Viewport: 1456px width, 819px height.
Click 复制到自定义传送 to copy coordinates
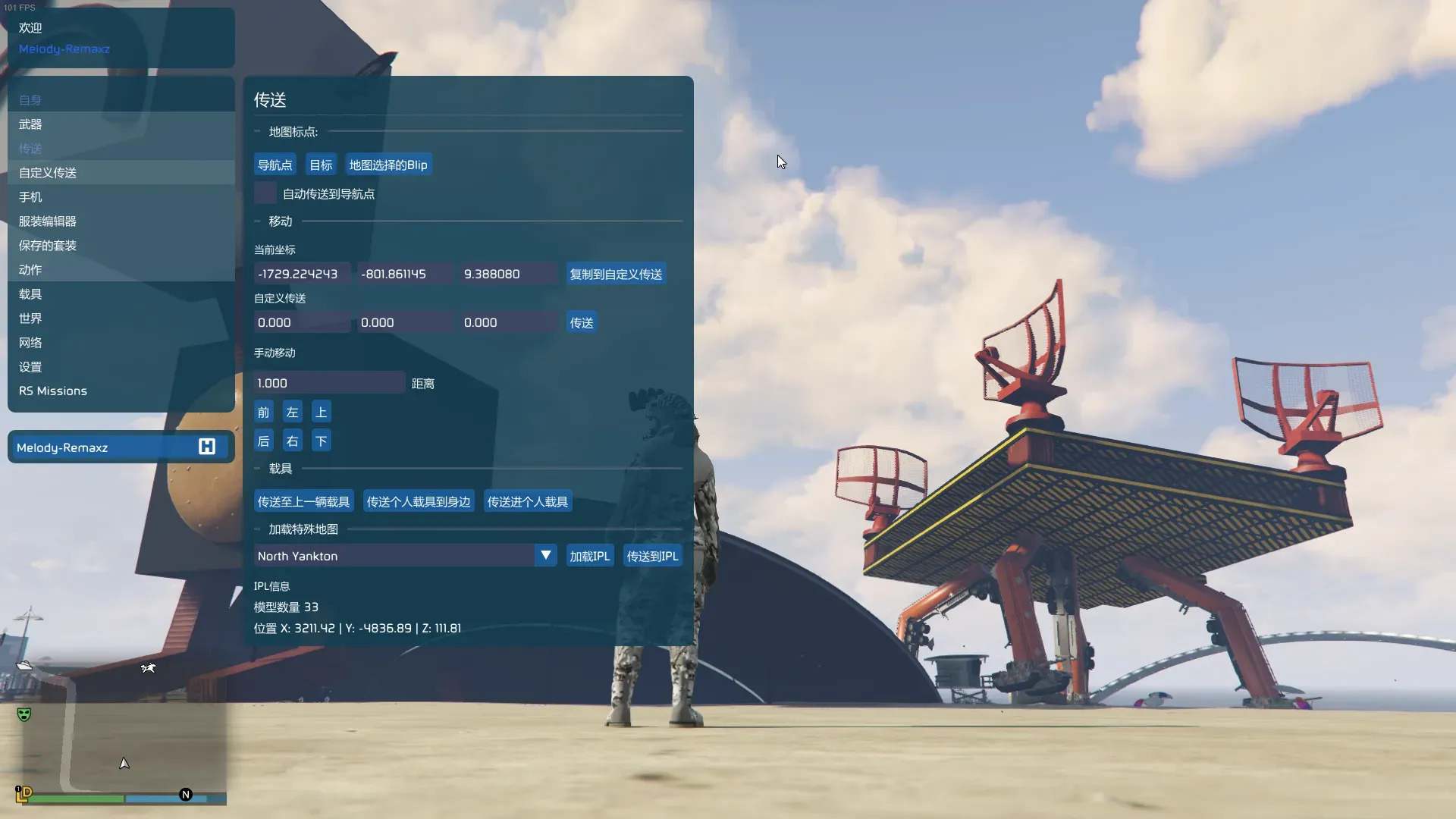click(615, 274)
